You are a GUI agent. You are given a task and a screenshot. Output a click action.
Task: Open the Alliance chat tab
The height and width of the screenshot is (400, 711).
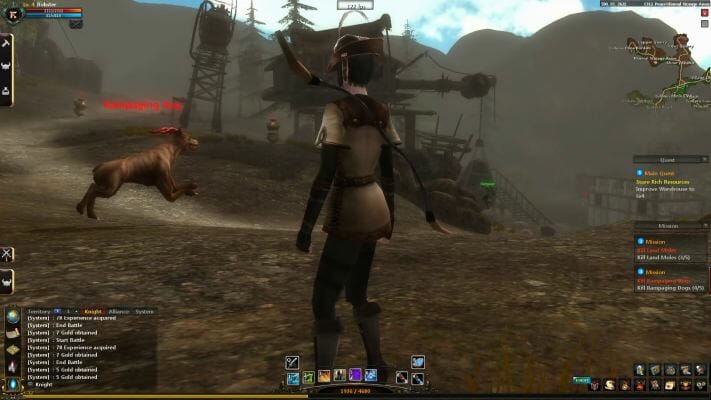click(x=118, y=311)
